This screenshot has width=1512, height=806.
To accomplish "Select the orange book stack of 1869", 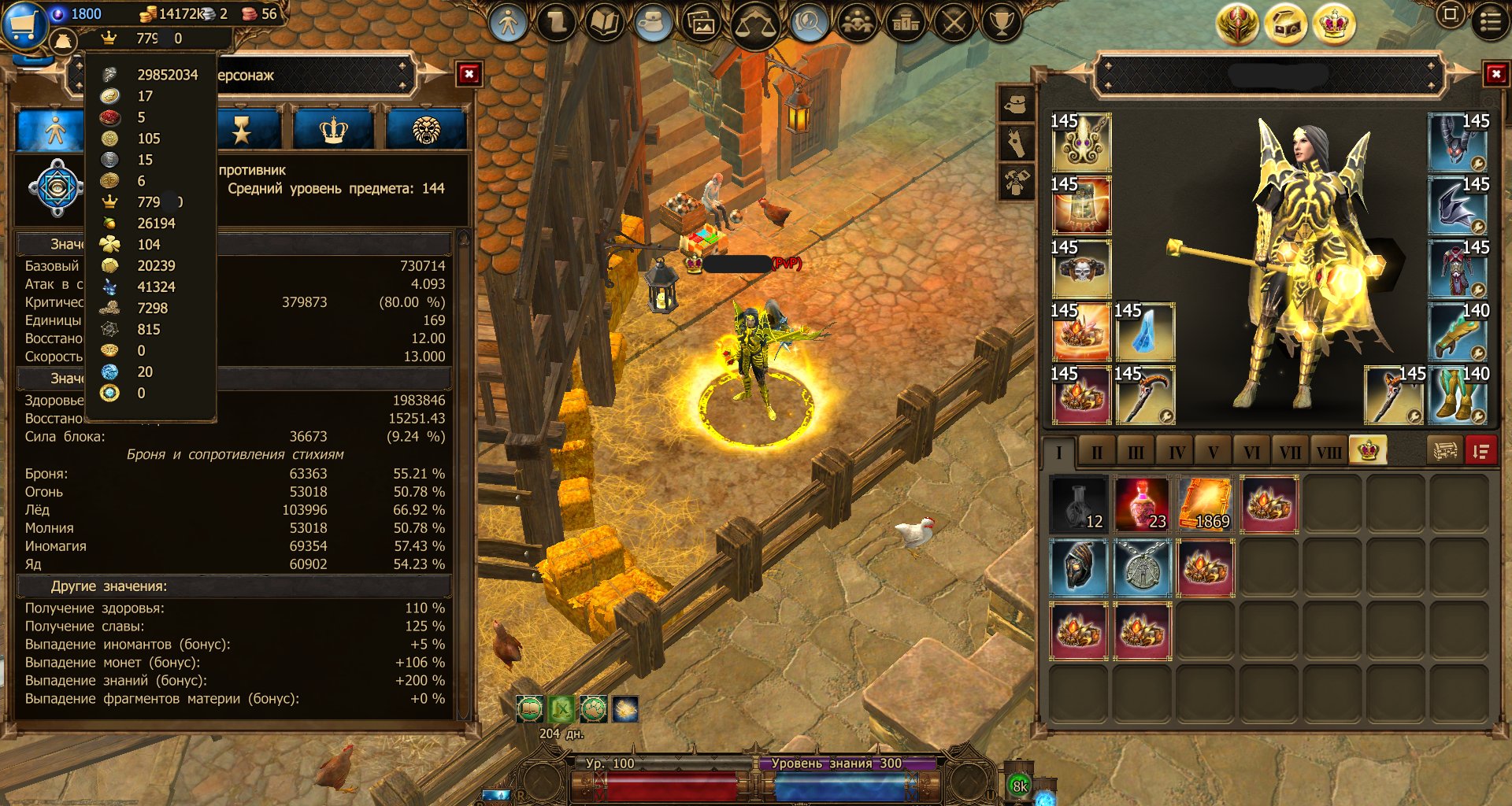I will click(1205, 505).
